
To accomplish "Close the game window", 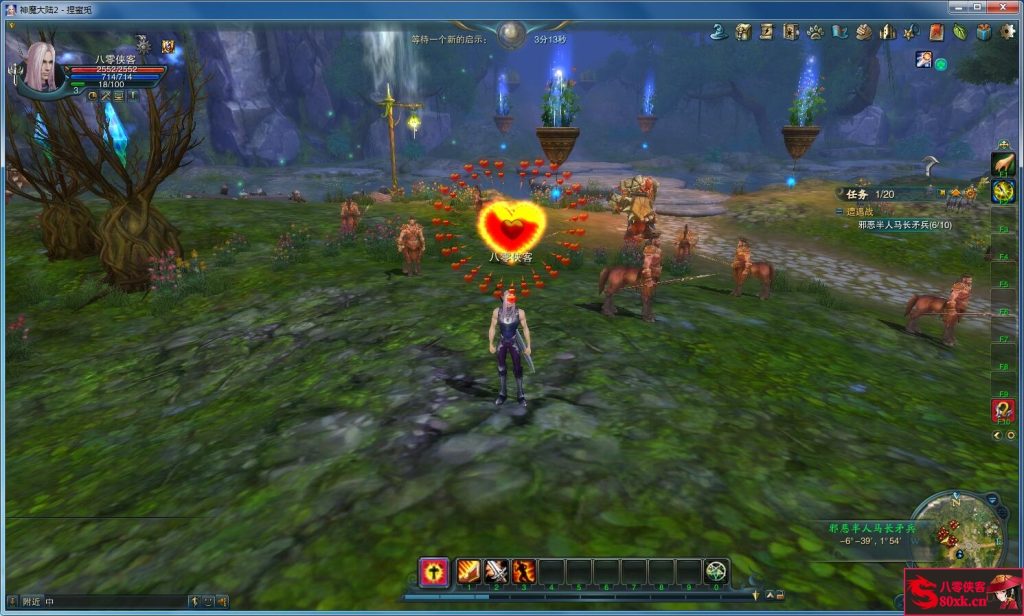I will (x=1003, y=8).
